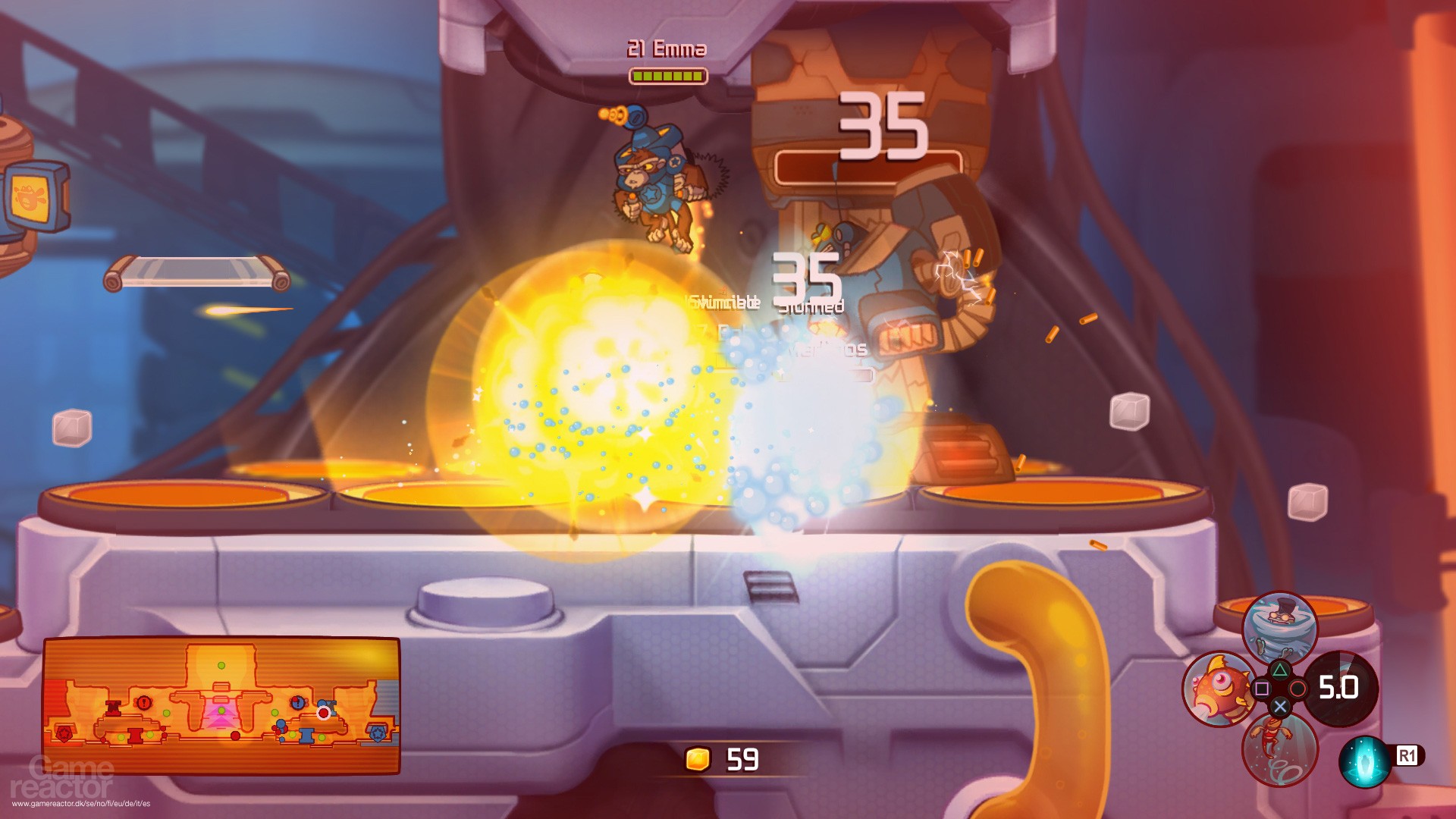
Task: Click the red exclamation turret marker on minimap
Action: [x=143, y=703]
